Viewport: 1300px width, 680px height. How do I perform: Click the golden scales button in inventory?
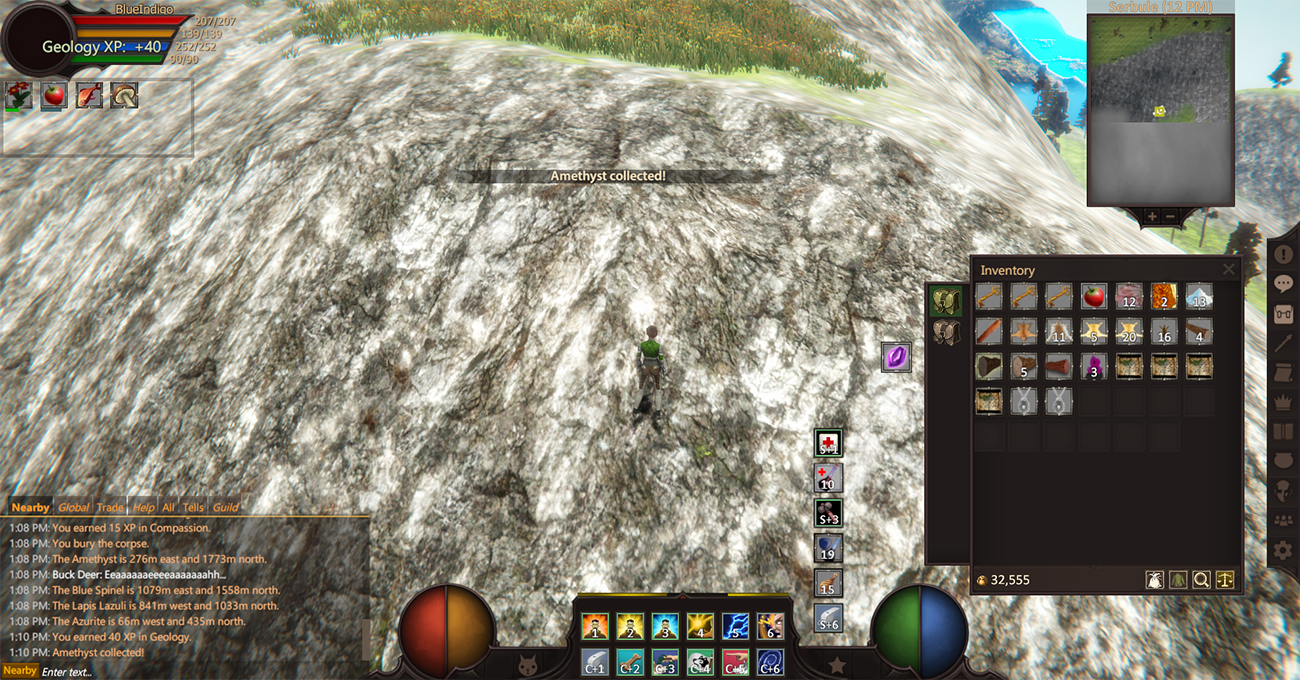tap(1225, 579)
